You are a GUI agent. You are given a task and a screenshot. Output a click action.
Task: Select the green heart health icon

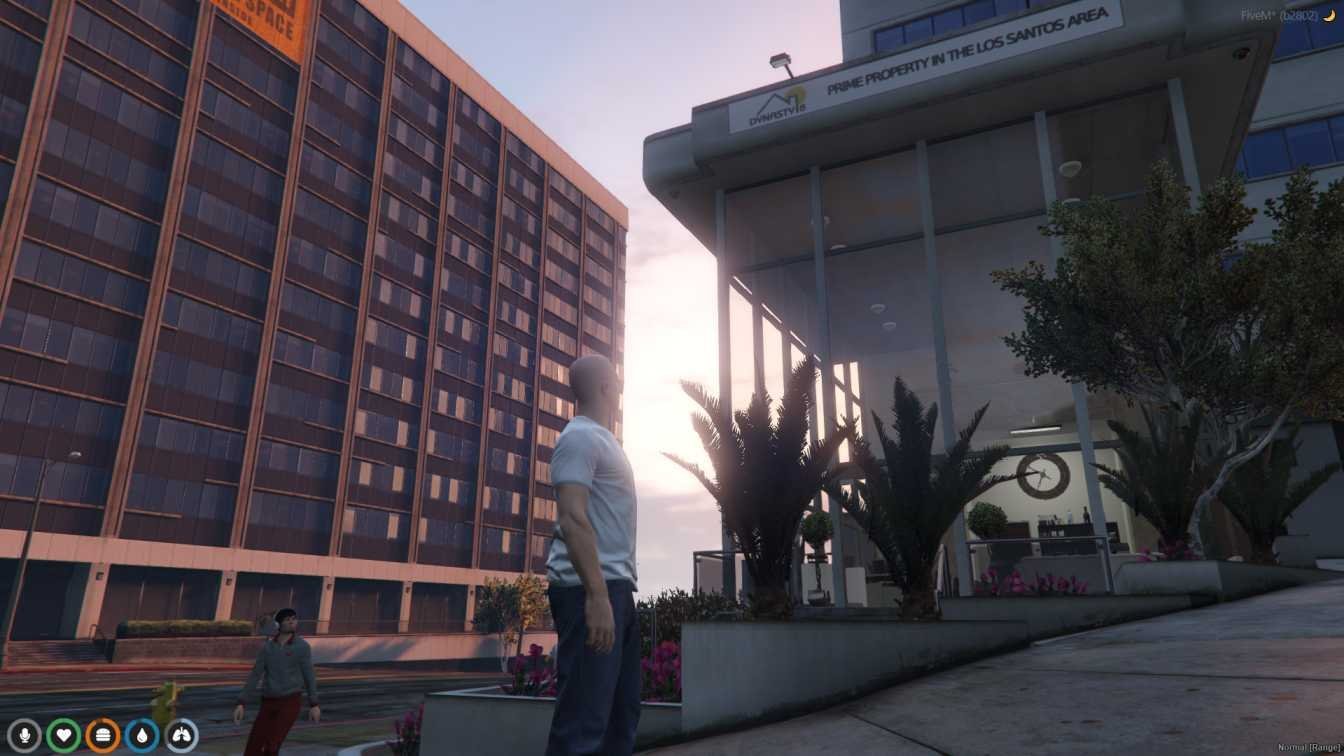(63, 736)
